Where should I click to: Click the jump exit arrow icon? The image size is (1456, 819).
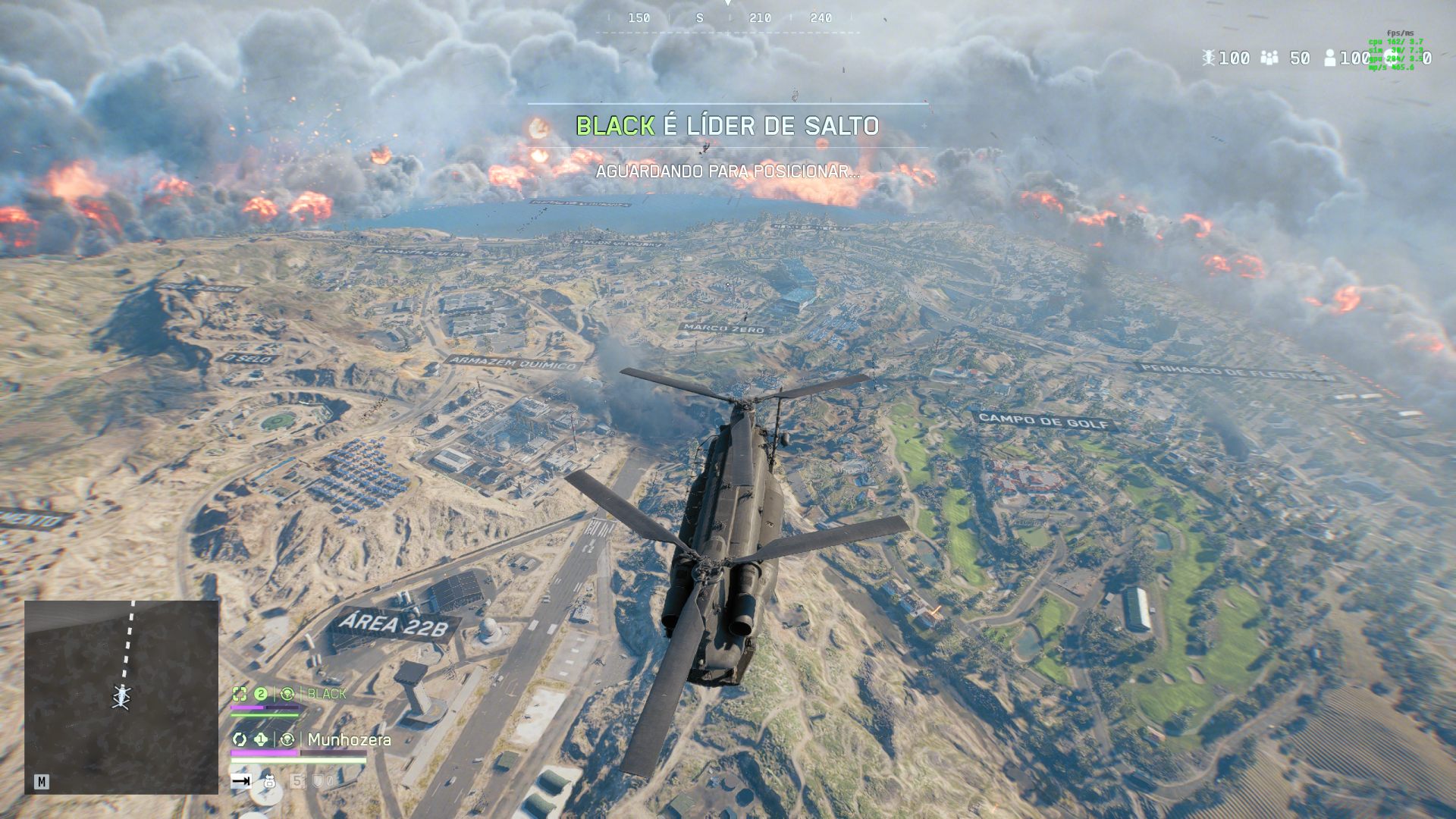point(240,783)
